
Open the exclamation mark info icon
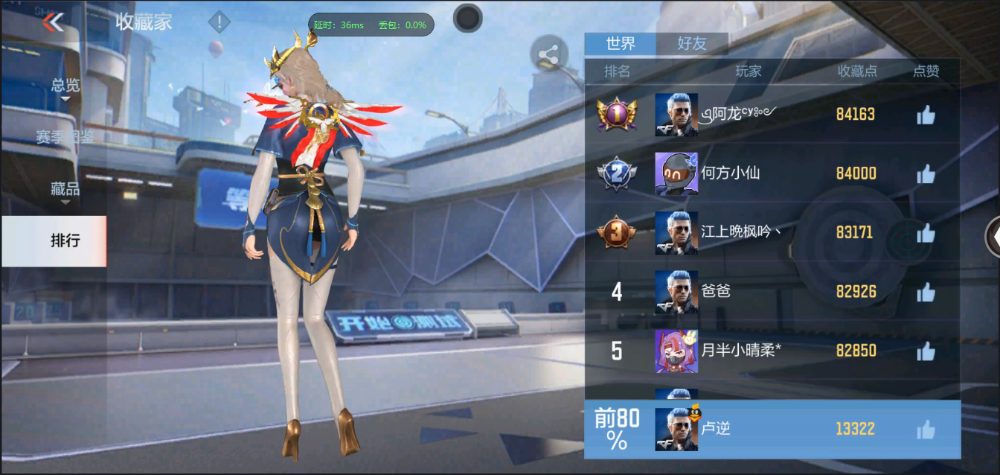(x=219, y=22)
